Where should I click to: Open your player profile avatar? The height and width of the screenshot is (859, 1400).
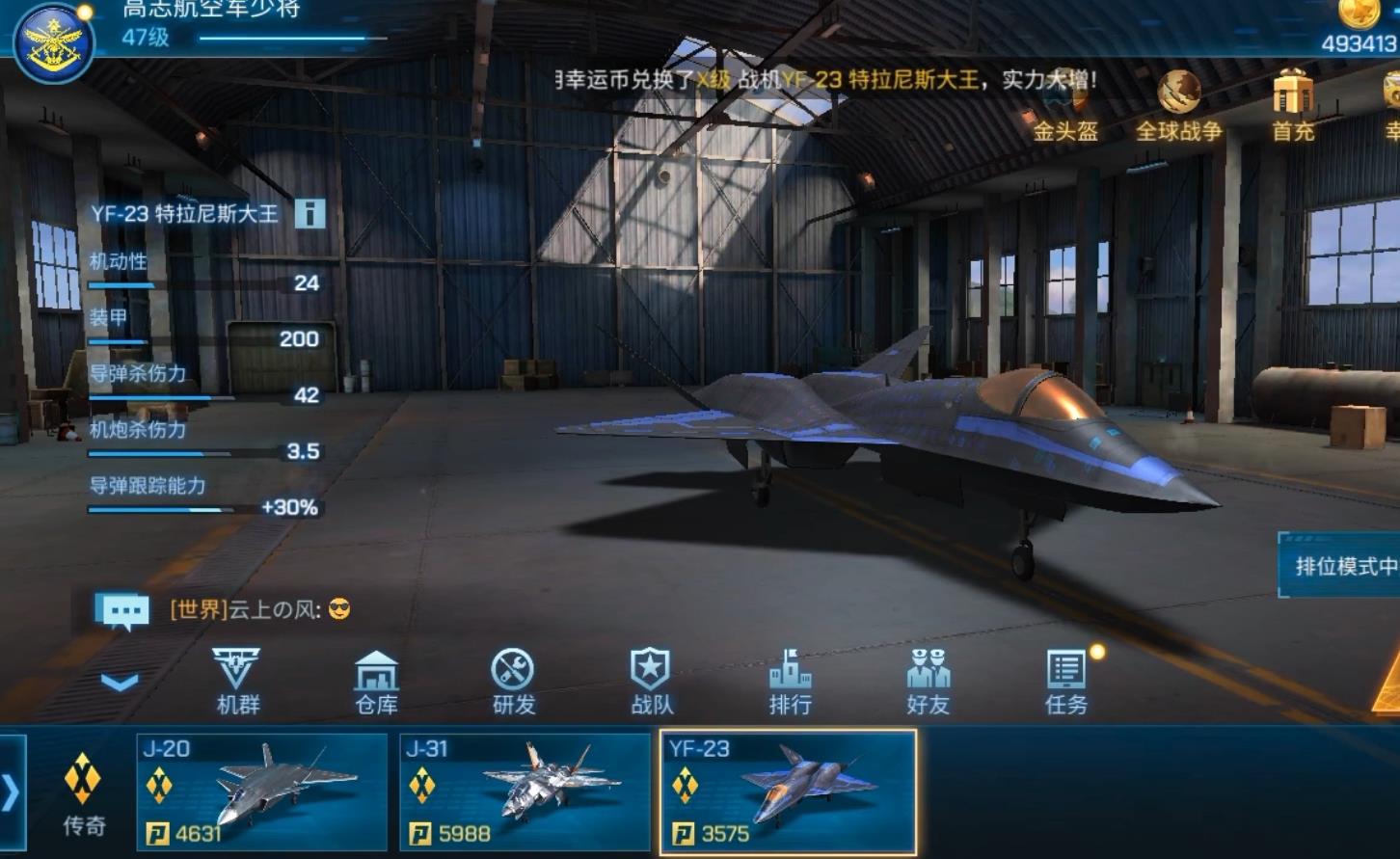[53, 40]
